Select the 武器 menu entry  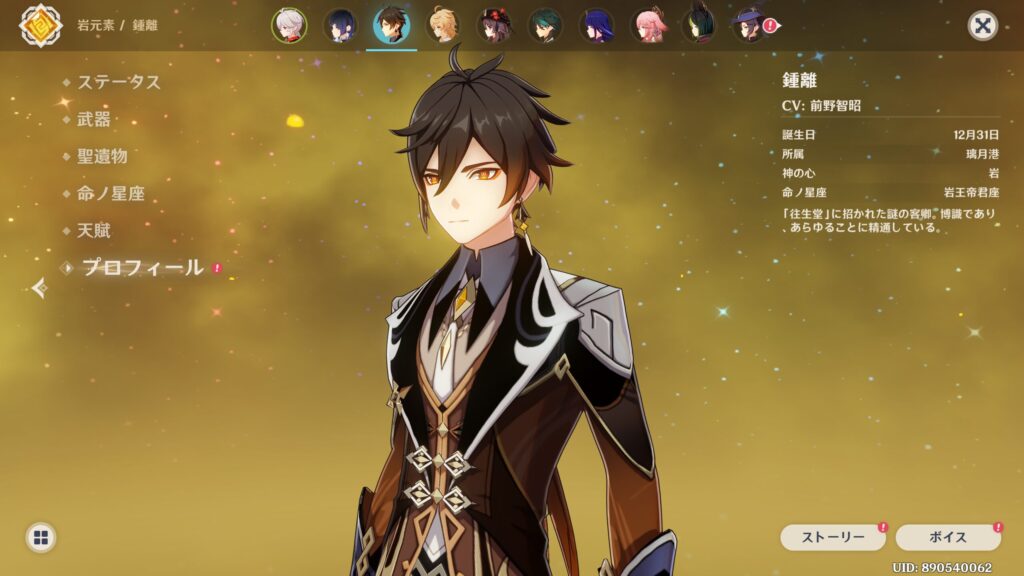[94, 119]
